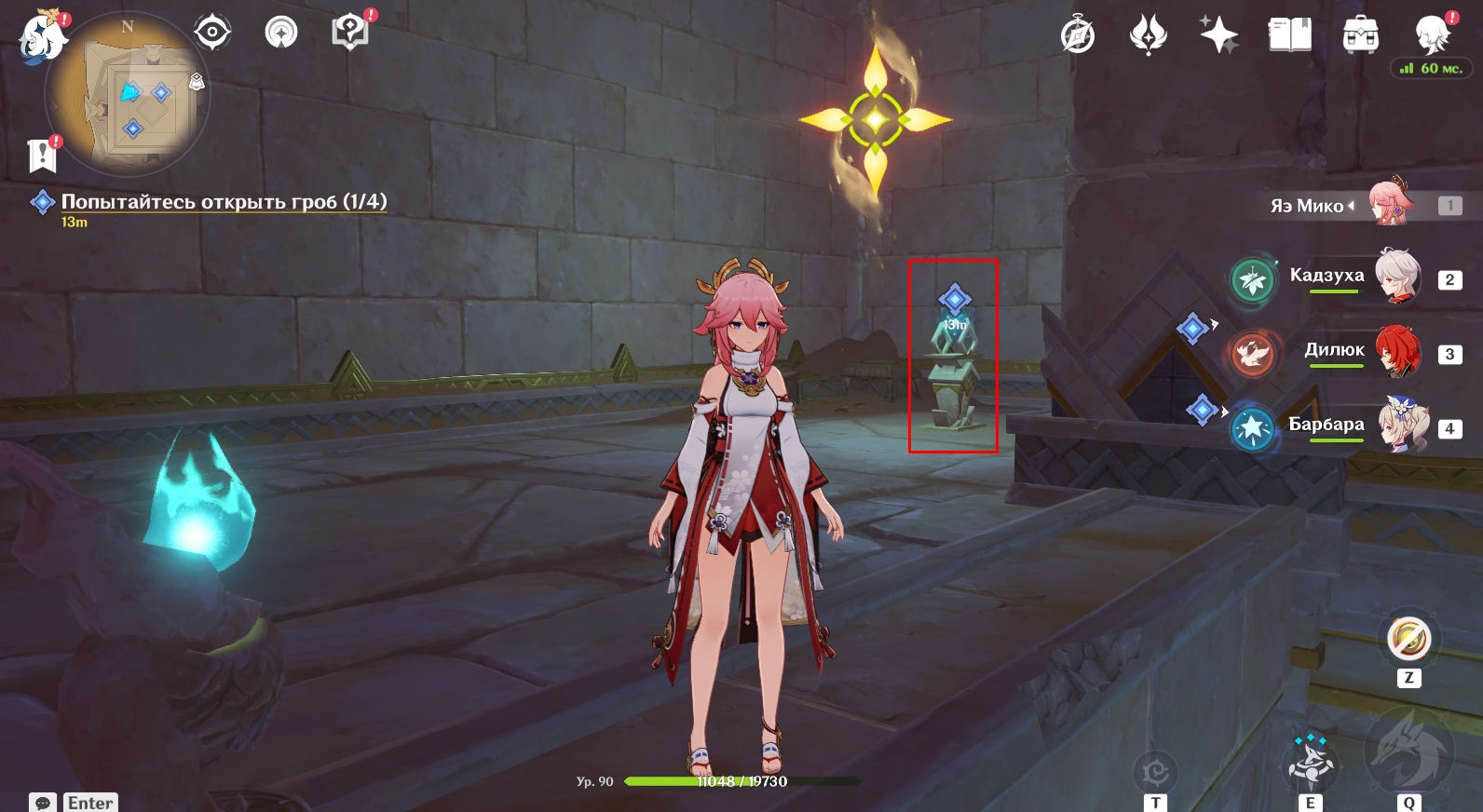
Task: Use the gadget icon above Z
Action: (x=1408, y=640)
